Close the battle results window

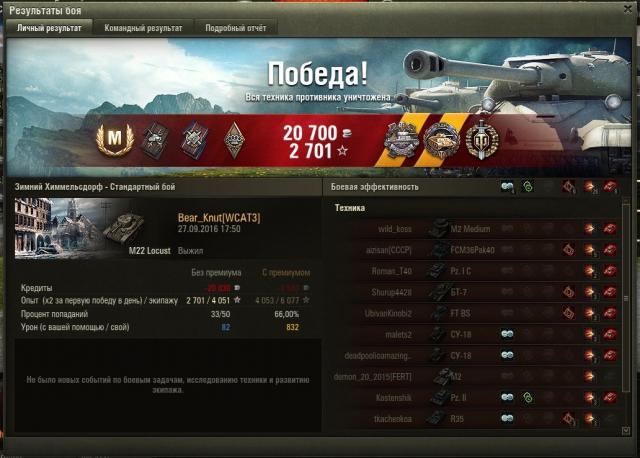(627, 9)
